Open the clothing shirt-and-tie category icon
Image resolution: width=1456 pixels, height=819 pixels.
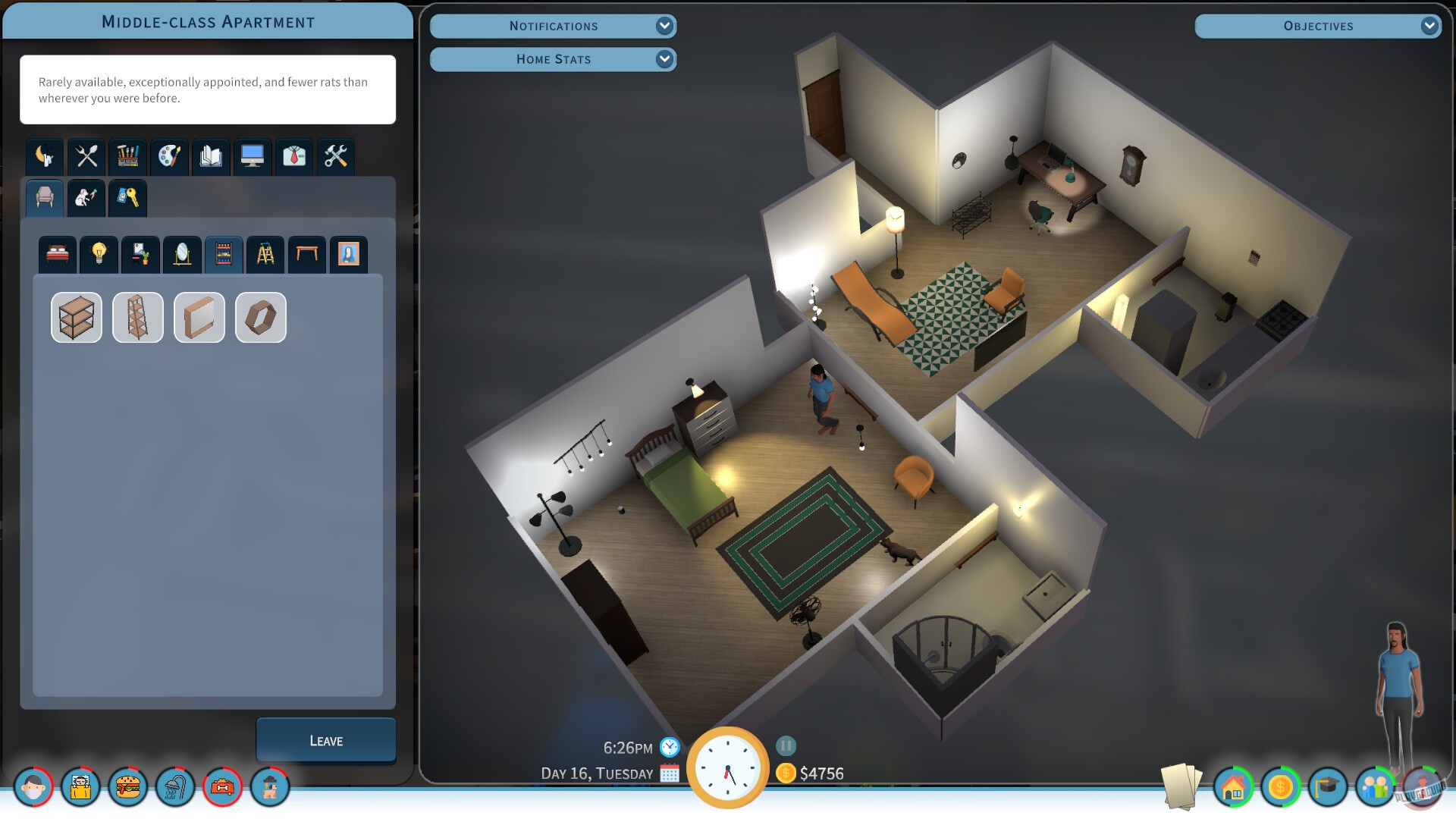(293, 157)
